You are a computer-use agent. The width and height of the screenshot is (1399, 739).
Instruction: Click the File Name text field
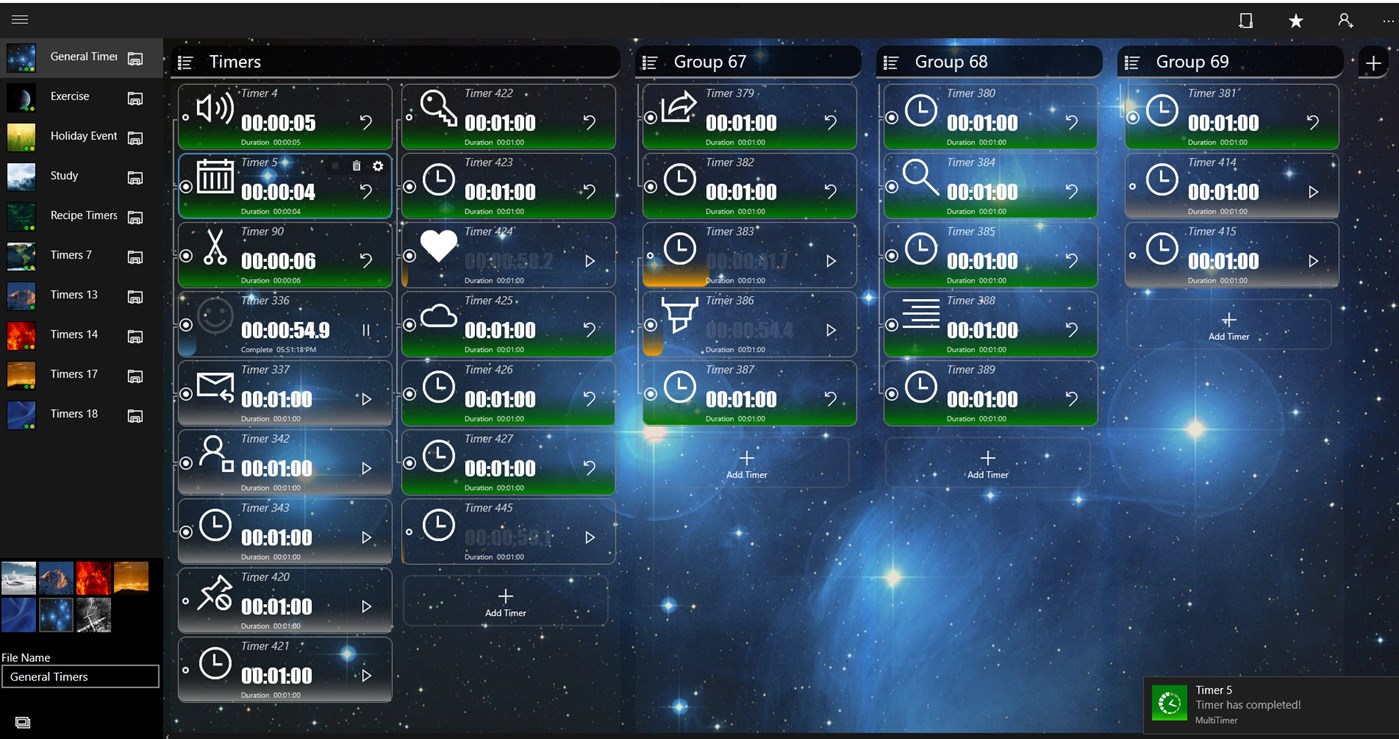click(80, 676)
